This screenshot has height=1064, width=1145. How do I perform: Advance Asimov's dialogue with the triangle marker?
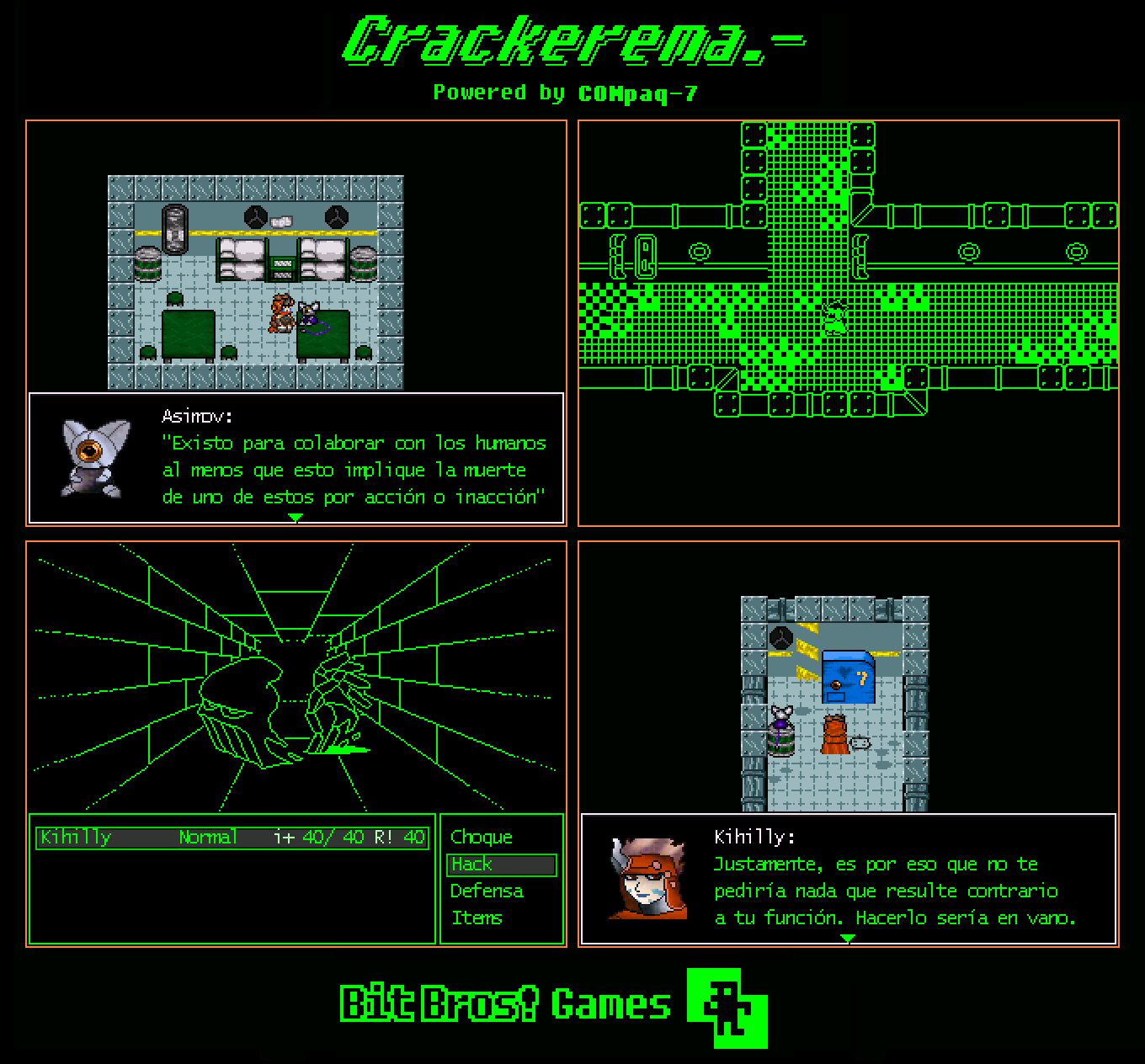click(295, 517)
